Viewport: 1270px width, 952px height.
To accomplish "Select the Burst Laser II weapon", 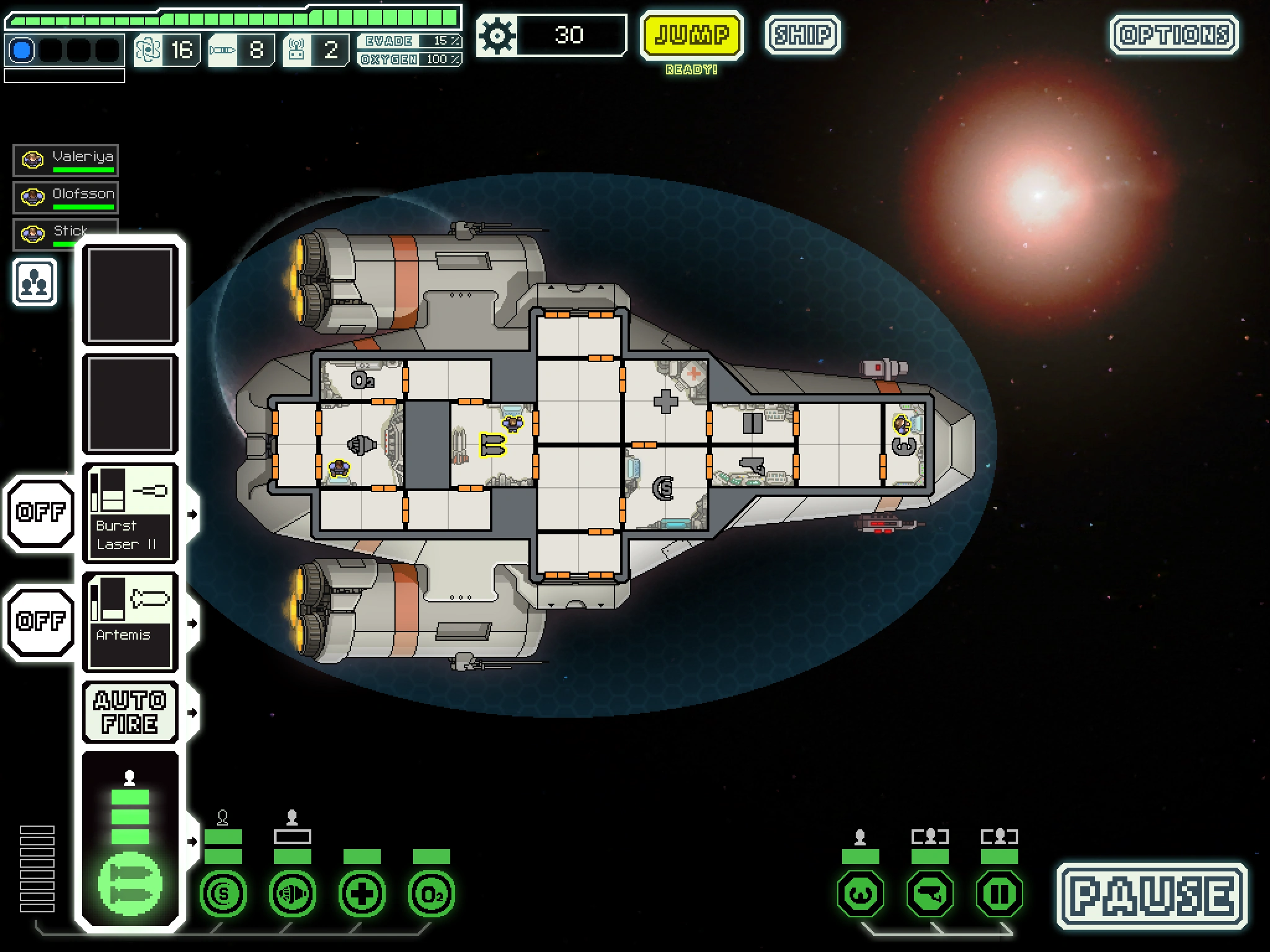I will 130,513.
